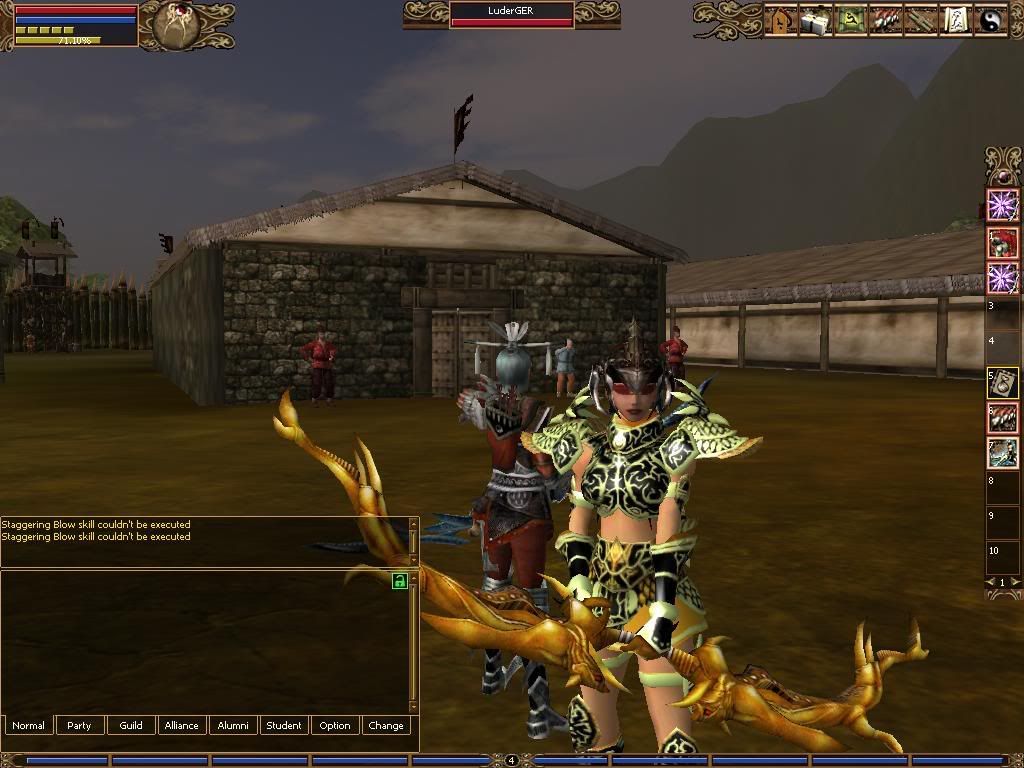
Task: Click the chat Option button
Action: pos(335,725)
